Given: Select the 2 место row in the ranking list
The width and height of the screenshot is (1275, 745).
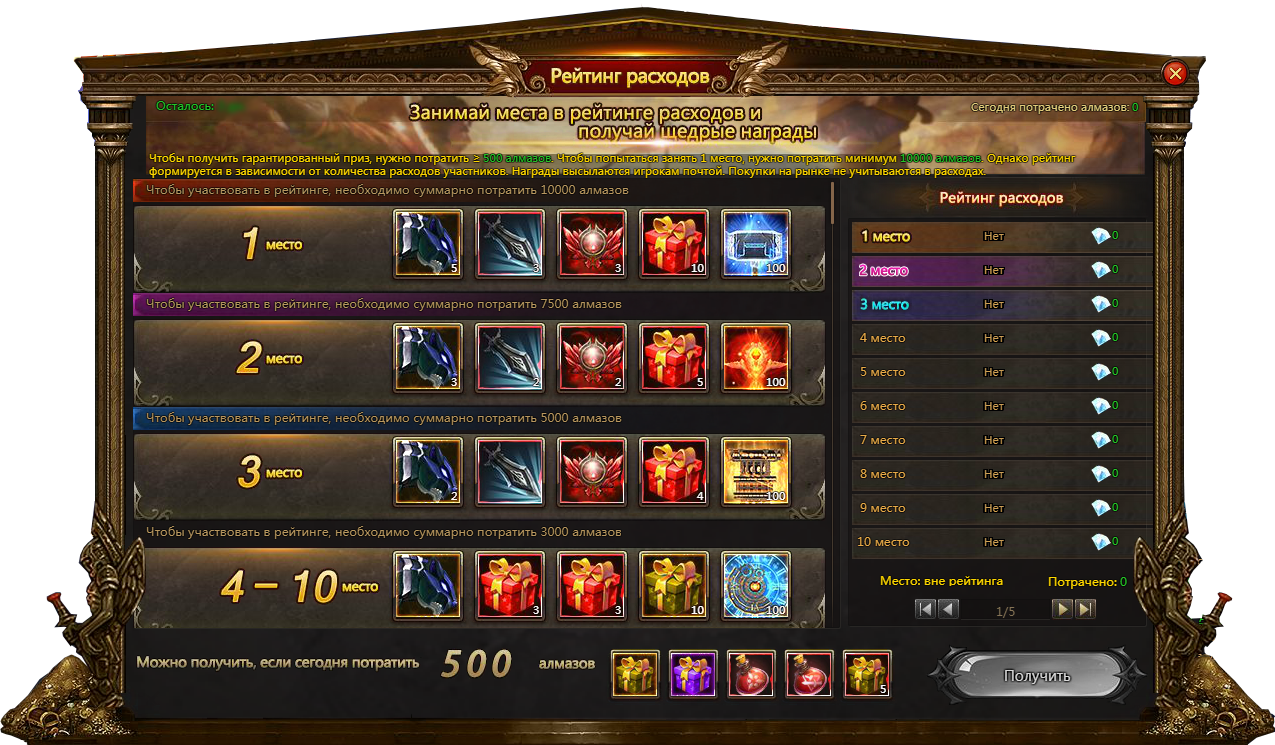Looking at the screenshot, I should (x=1000, y=271).
